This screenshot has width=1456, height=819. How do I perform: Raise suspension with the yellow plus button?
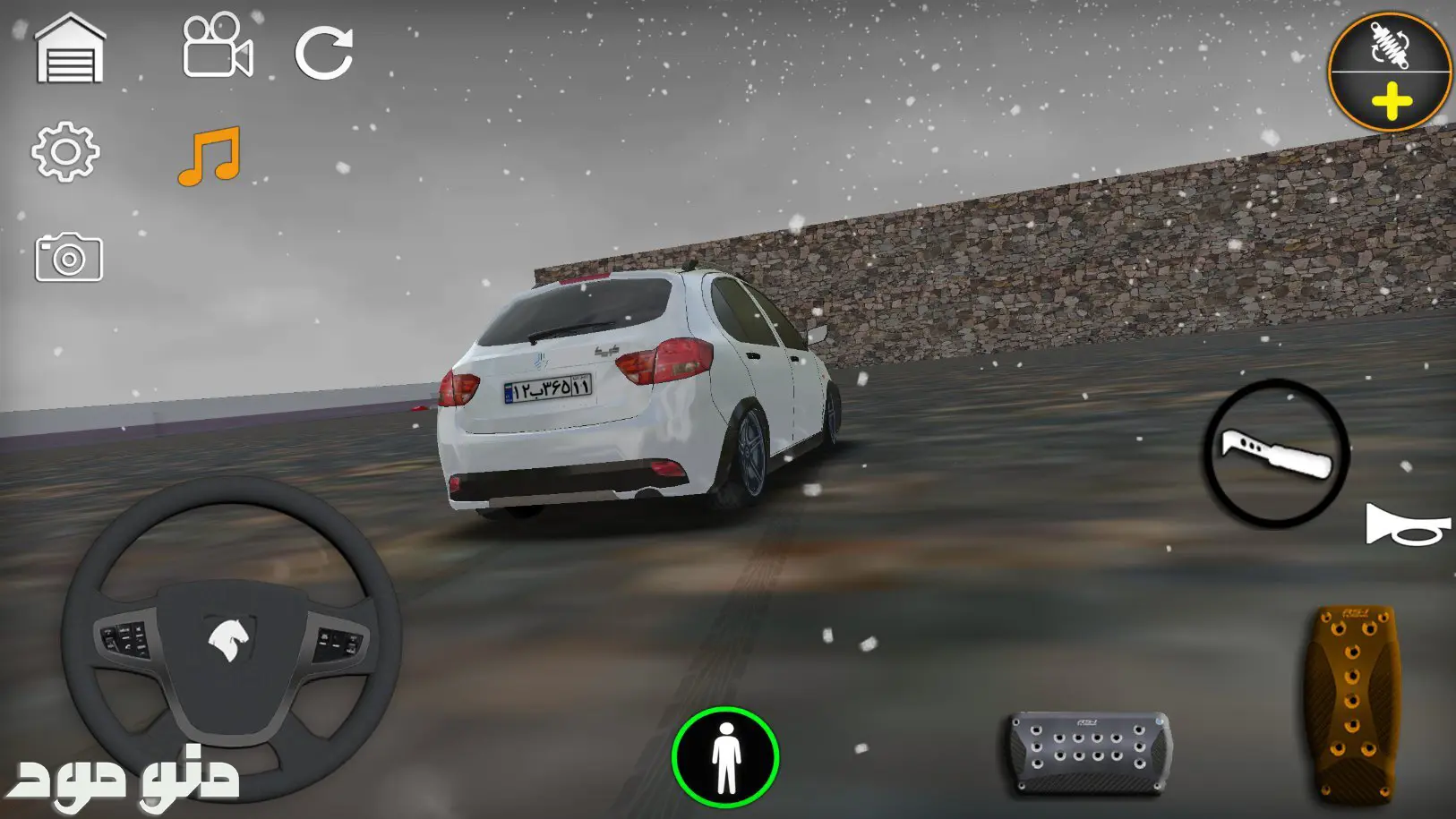1391,102
